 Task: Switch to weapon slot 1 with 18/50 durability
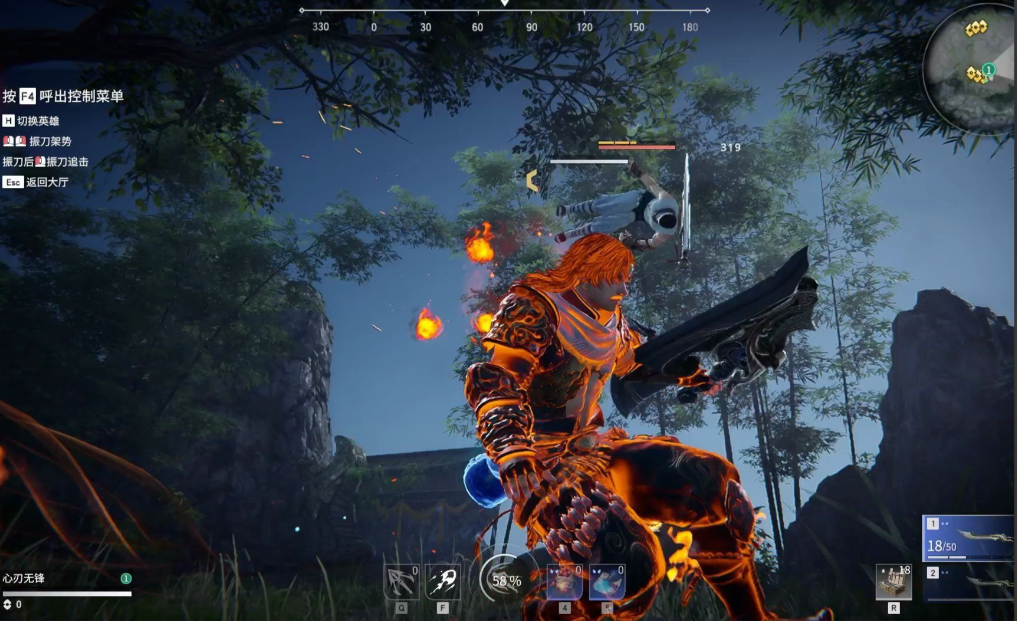coord(968,539)
